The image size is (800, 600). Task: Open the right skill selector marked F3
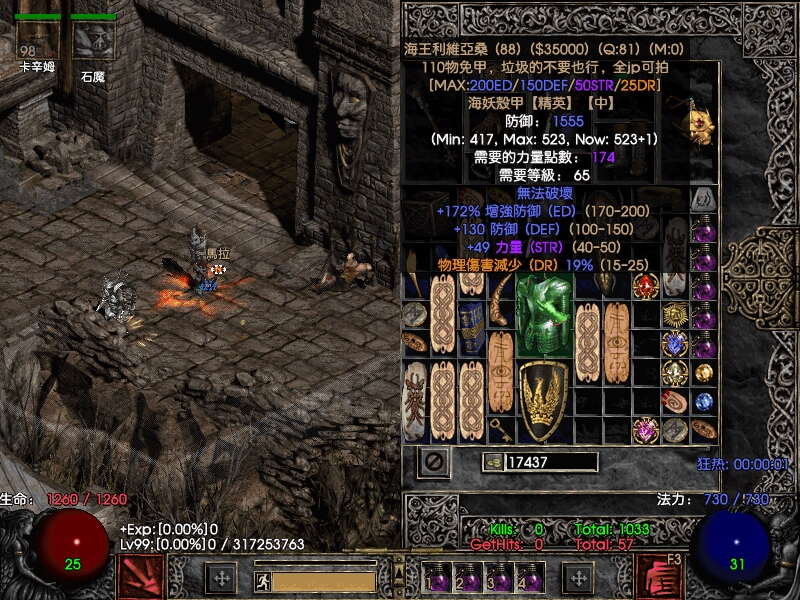(660, 577)
